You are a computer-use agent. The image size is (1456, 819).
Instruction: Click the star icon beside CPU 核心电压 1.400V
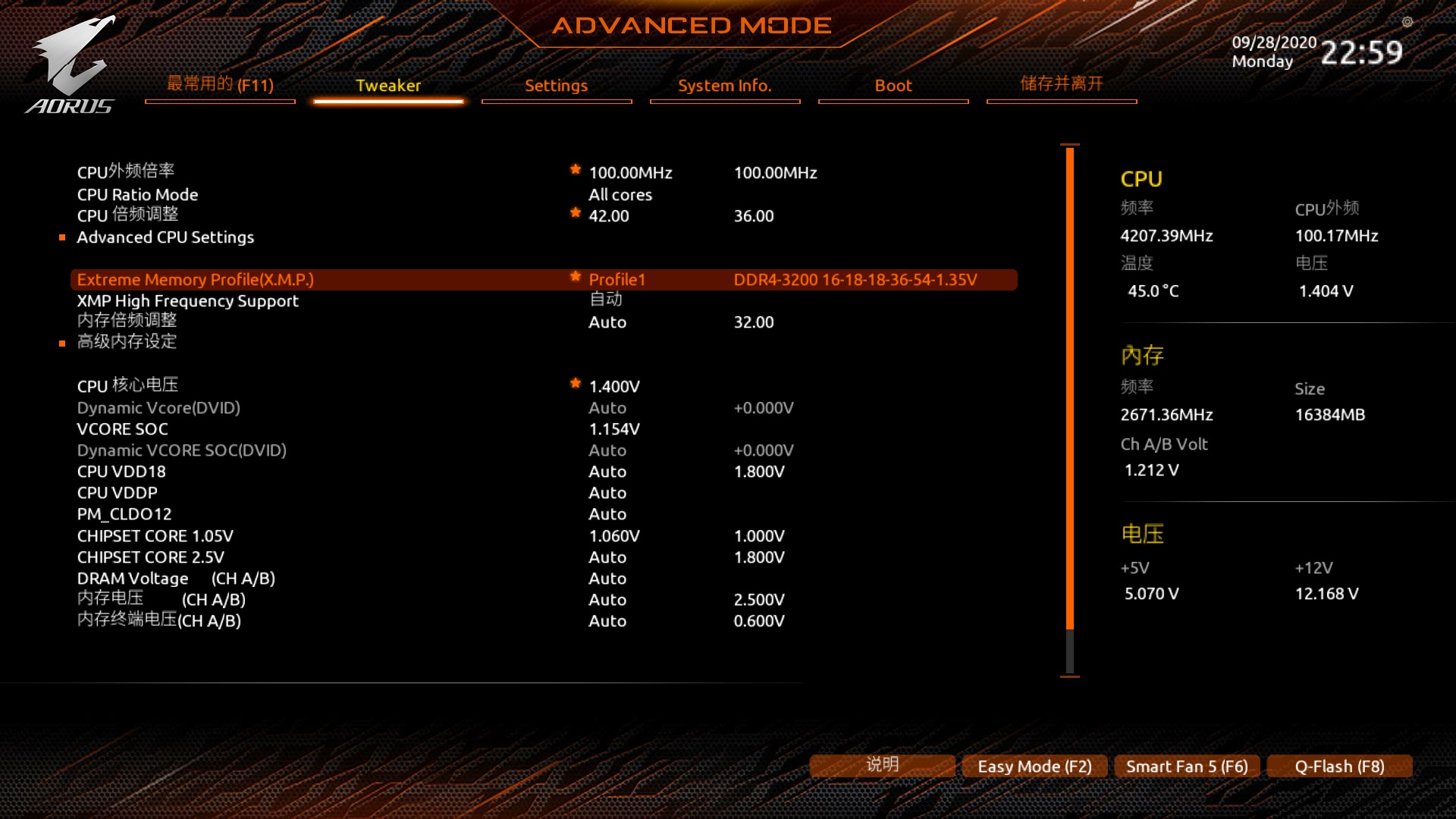[576, 384]
